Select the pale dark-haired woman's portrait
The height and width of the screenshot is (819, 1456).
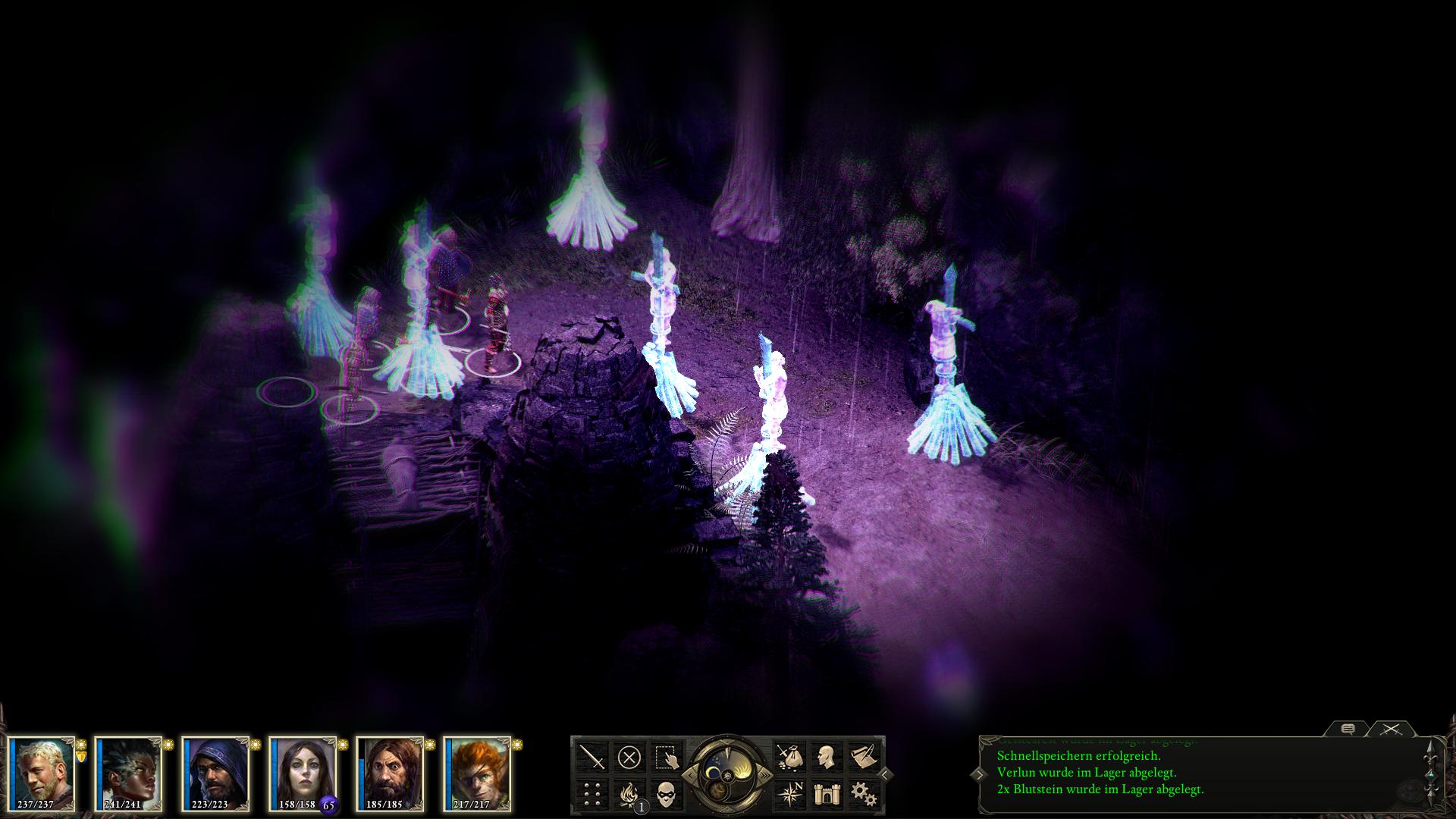[x=303, y=773]
